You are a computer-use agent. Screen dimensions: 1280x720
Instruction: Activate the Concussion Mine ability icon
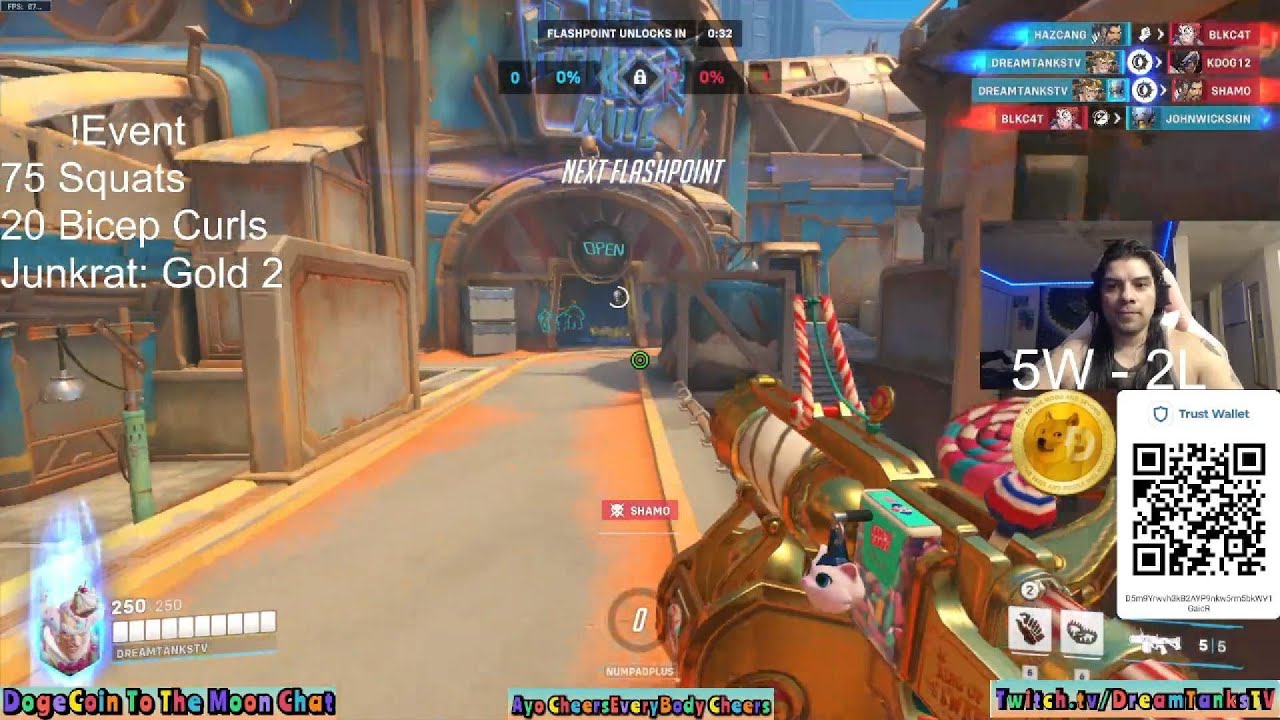[x=1031, y=630]
